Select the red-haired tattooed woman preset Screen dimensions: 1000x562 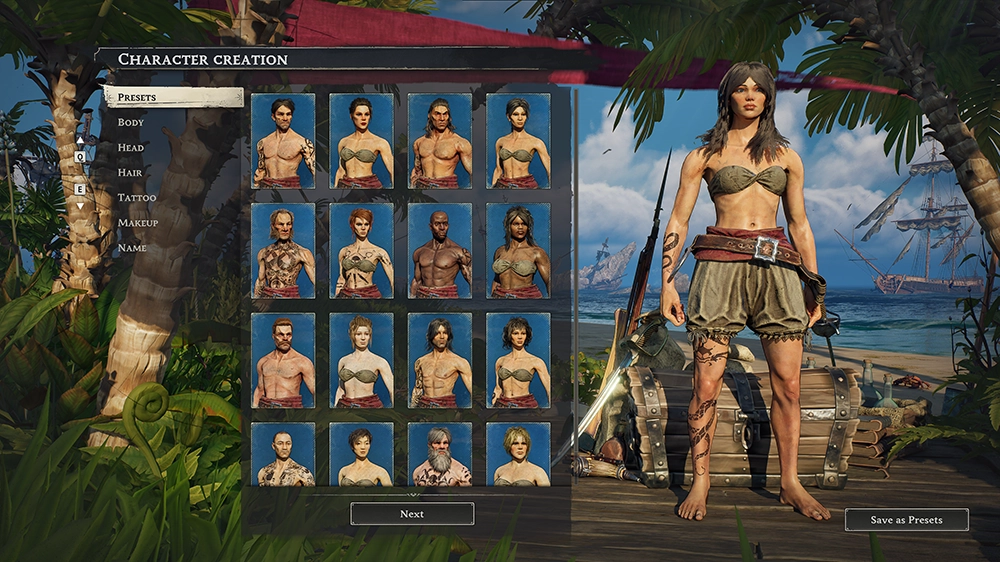361,251
